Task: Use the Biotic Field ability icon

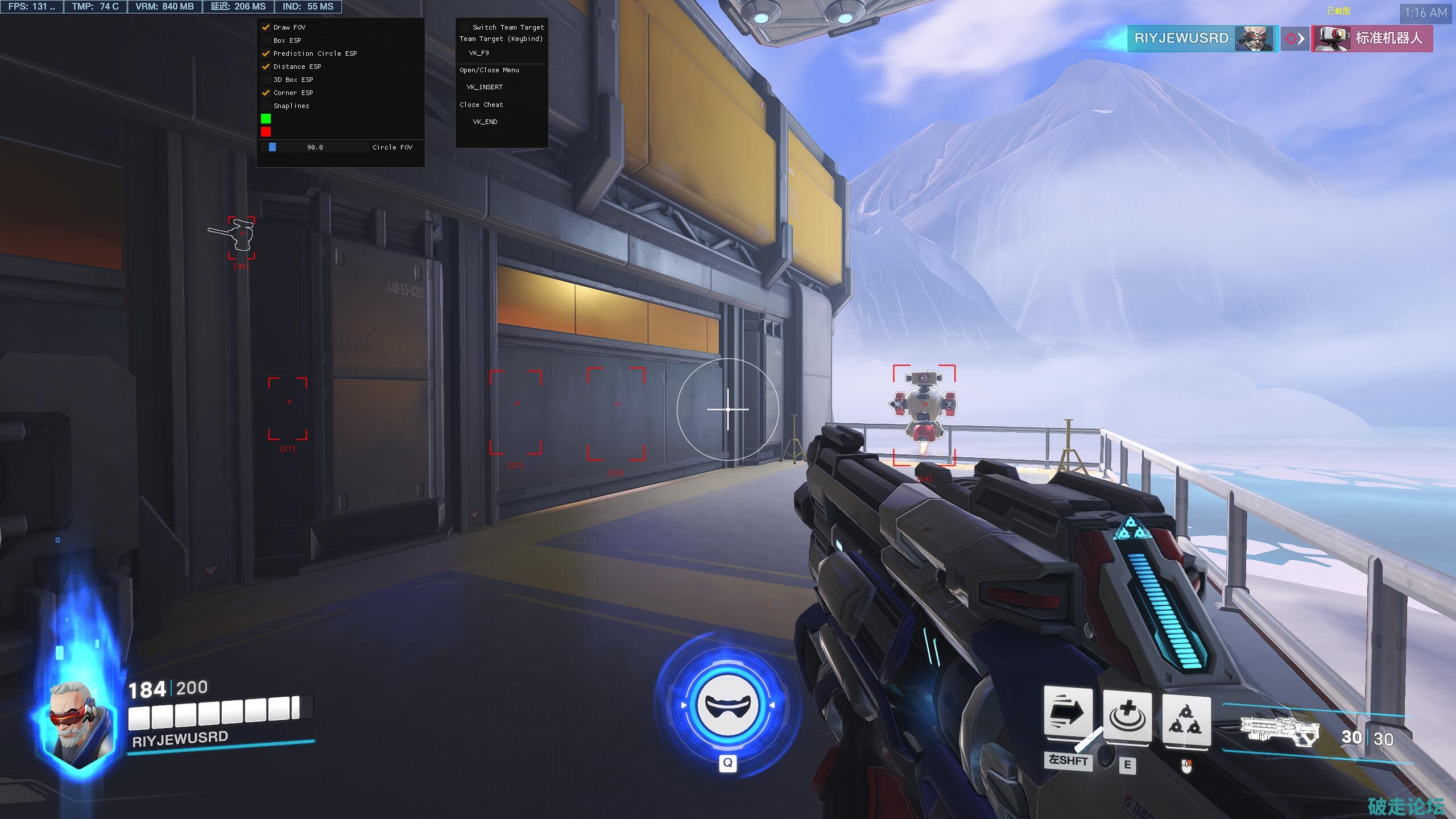Action: 1127,717
